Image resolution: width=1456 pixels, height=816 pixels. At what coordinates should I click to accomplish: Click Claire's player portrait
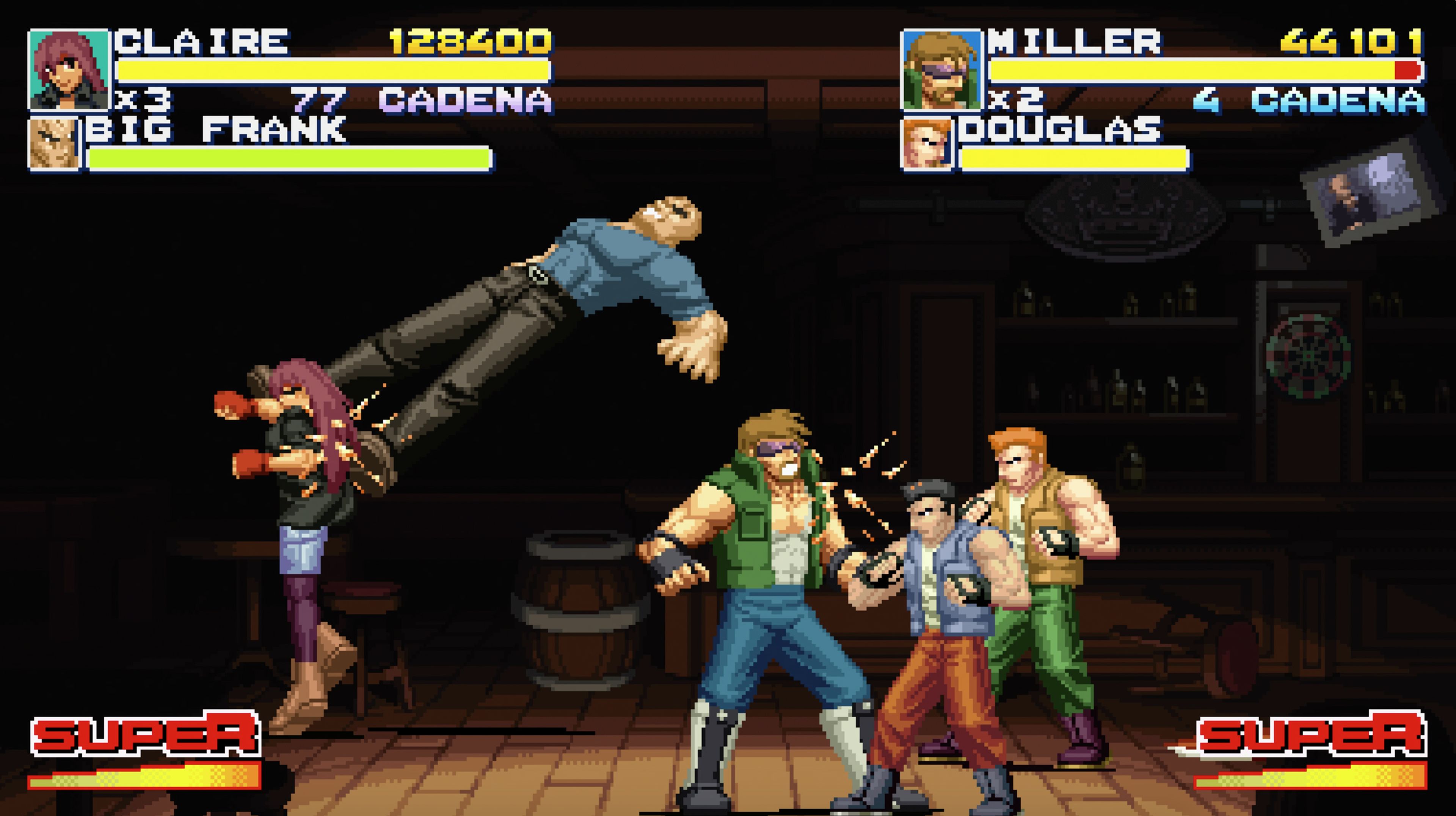(68, 69)
